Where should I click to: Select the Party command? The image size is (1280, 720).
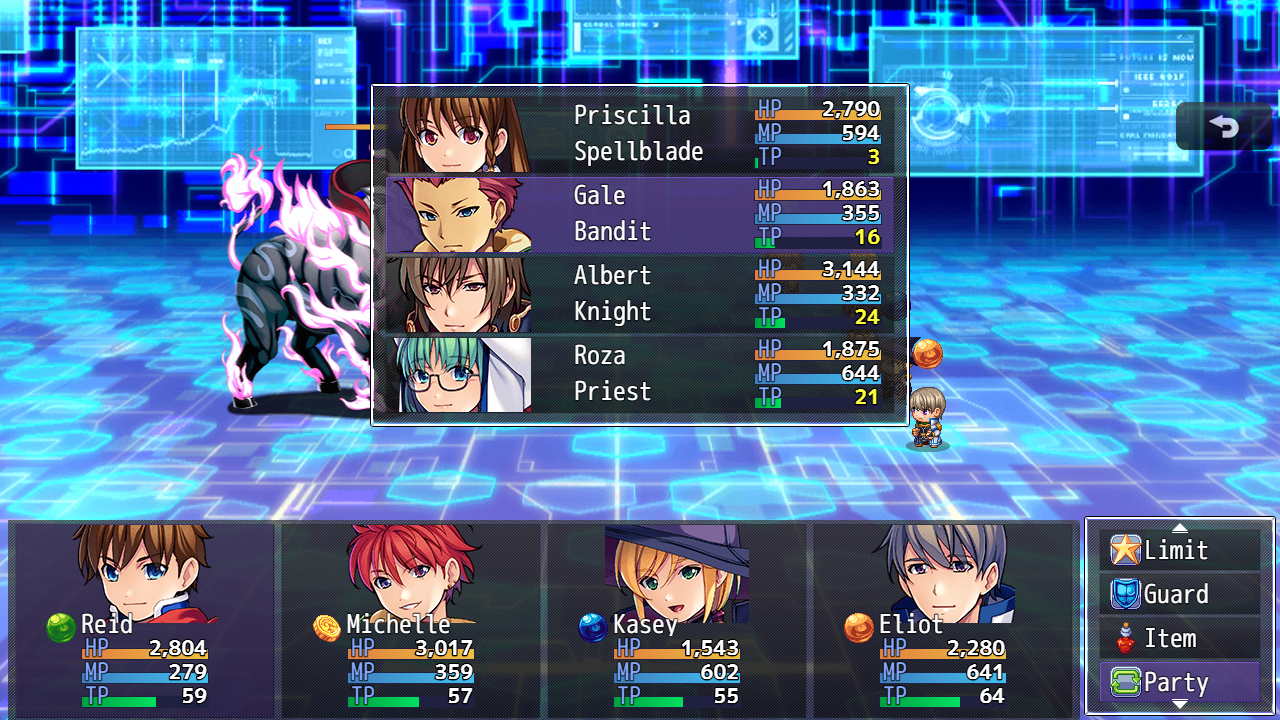tap(1180, 683)
